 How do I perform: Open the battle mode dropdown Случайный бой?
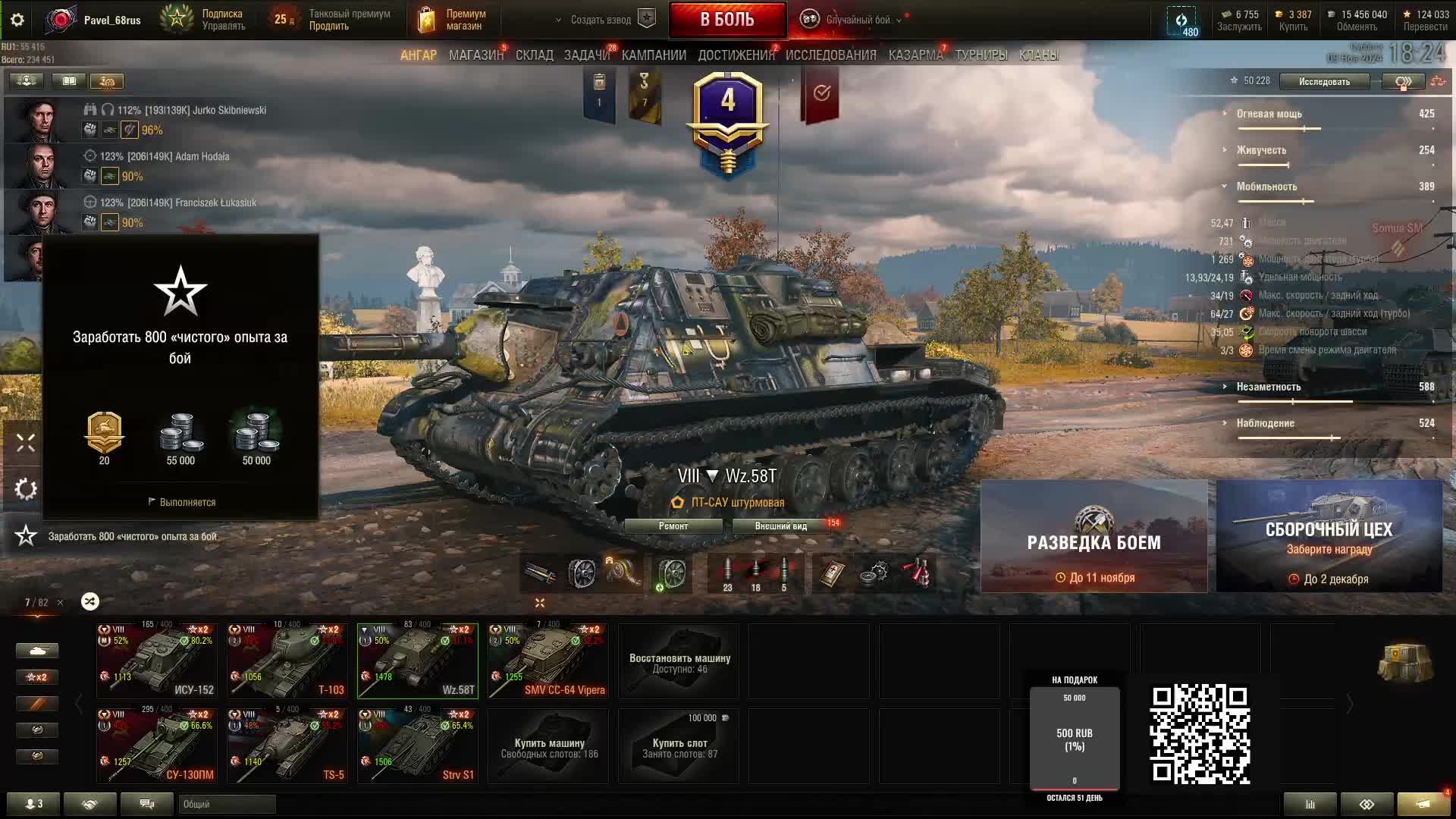(x=857, y=20)
